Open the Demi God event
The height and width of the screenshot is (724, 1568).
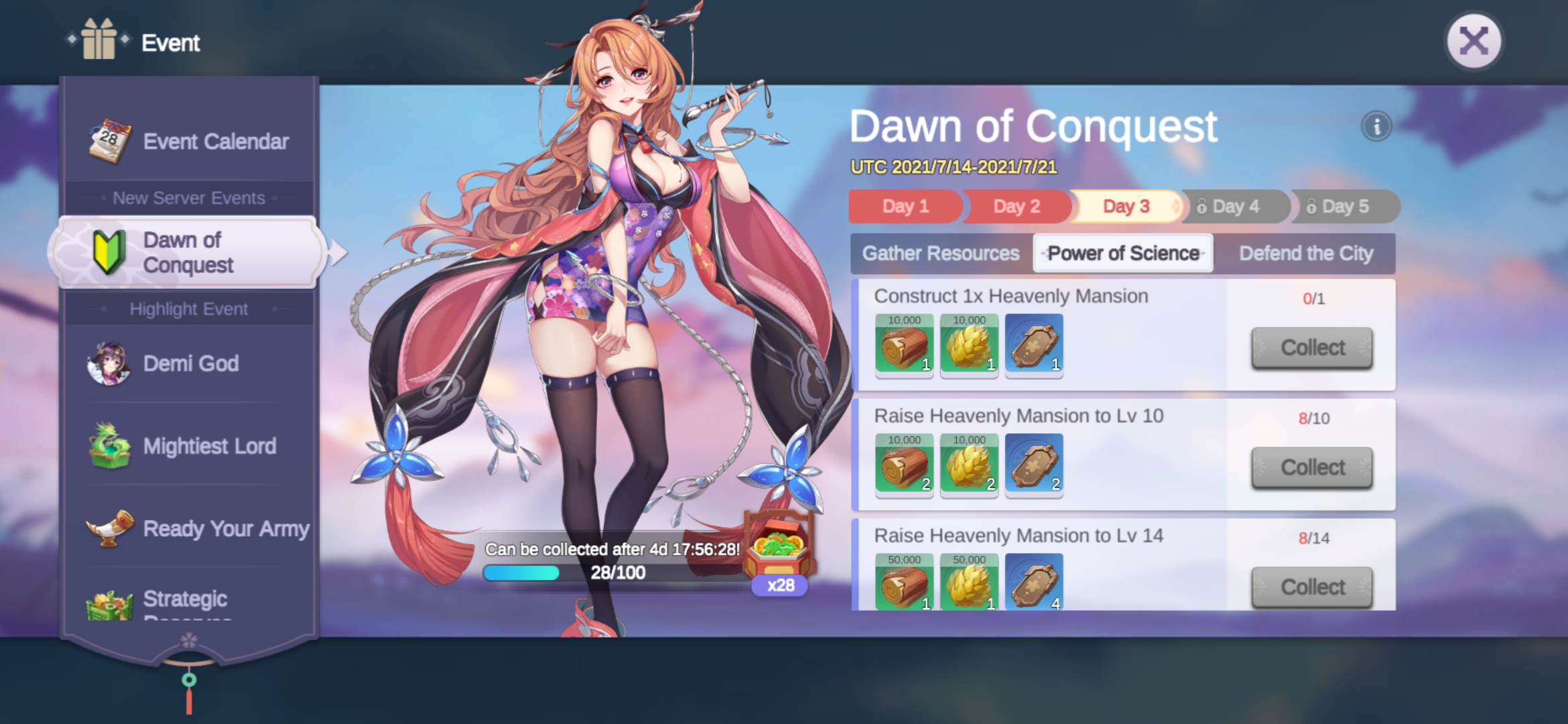(x=190, y=363)
